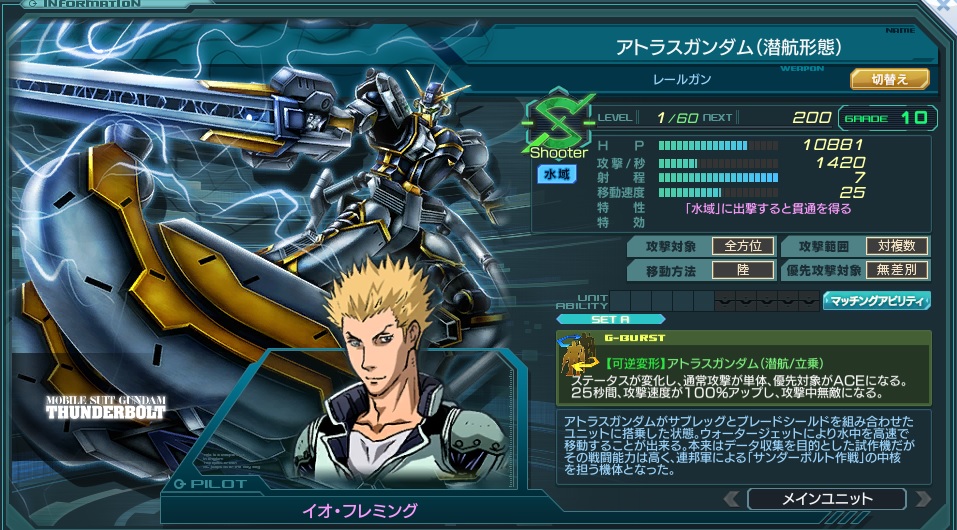Close the information window with the X
The image size is (957, 530).
click(x=945, y=6)
